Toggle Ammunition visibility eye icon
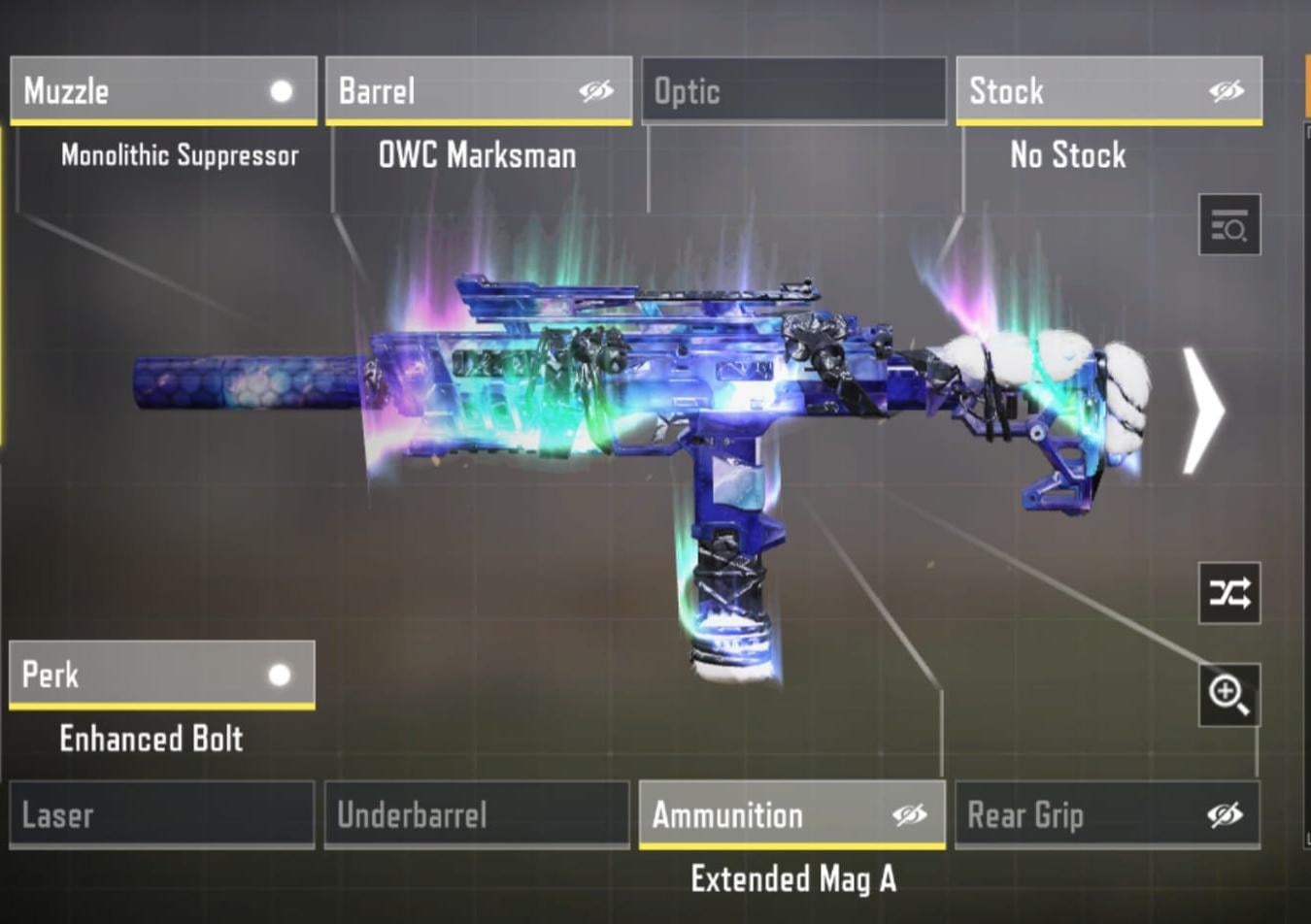 click(910, 815)
